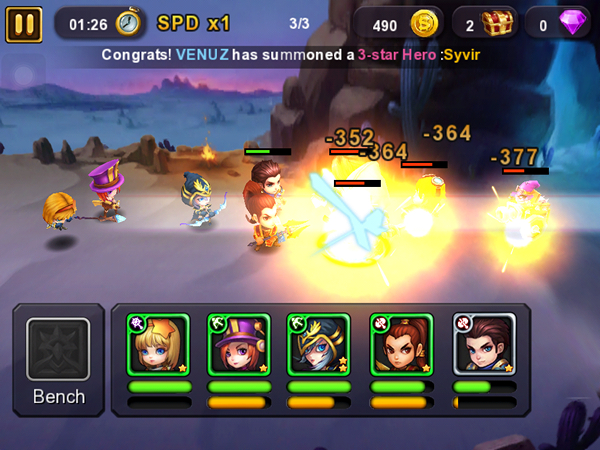Image resolution: width=600 pixels, height=450 pixels.
Task: Click the gold coin currency icon
Action: pos(426,22)
